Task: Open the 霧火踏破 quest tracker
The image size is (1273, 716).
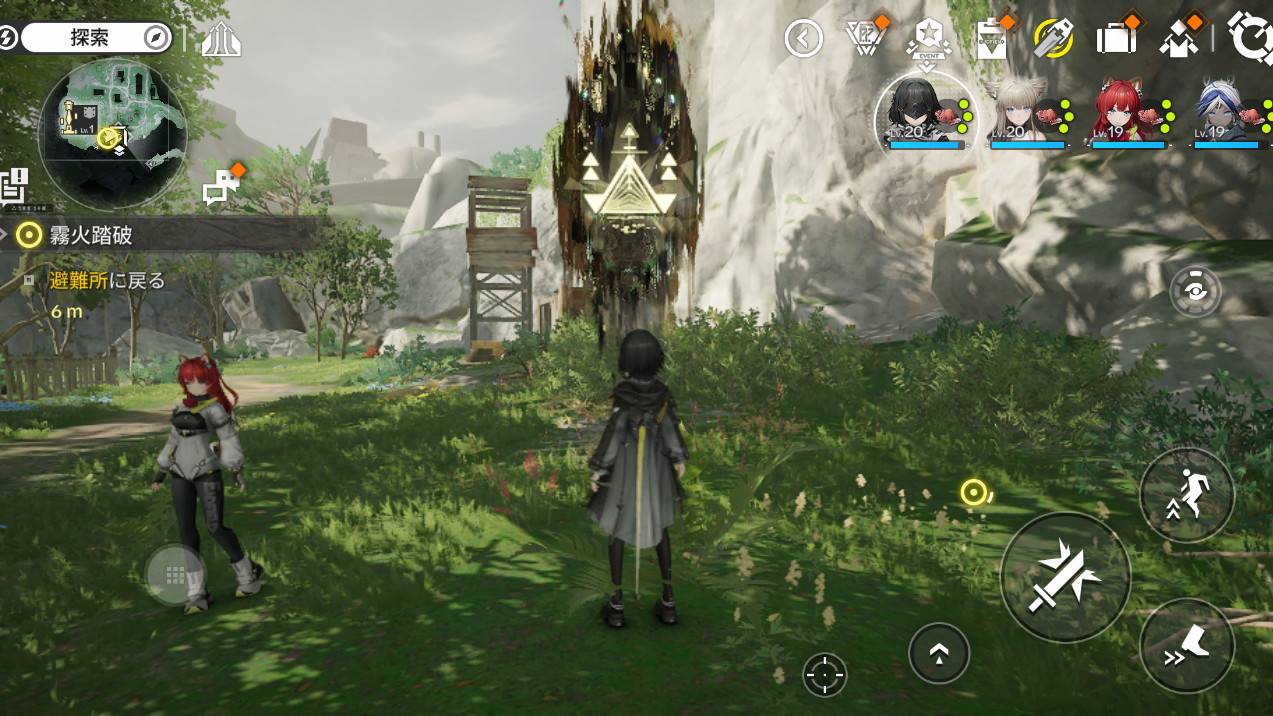Action: 90,235
